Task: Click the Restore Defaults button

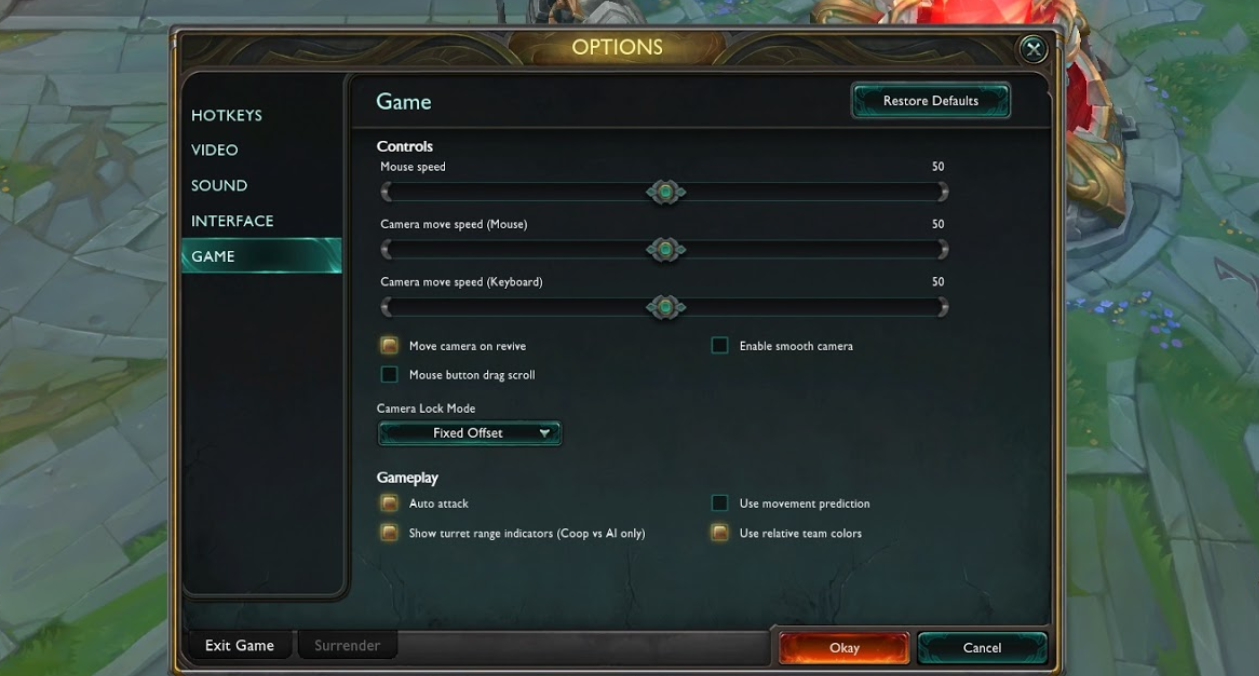Action: click(x=930, y=101)
